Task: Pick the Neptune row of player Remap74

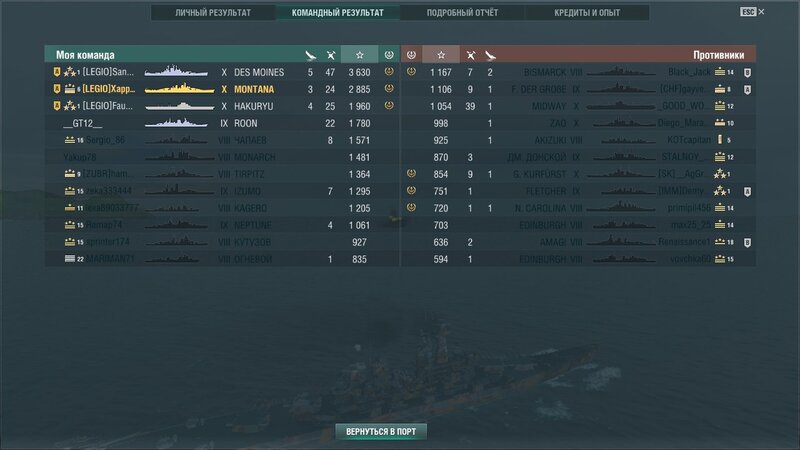Action: [x=220, y=225]
